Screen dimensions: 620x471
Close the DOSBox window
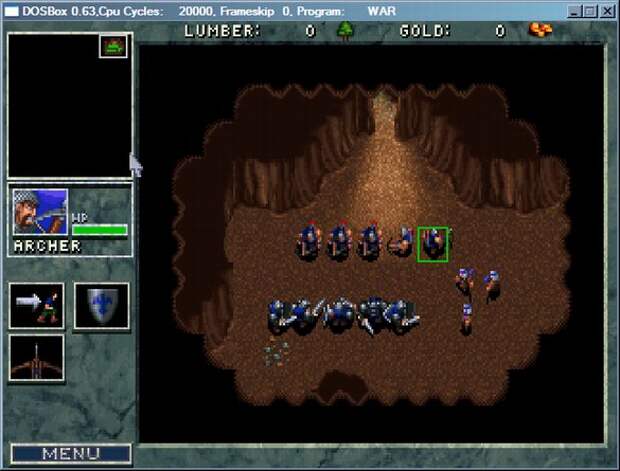click(607, 11)
